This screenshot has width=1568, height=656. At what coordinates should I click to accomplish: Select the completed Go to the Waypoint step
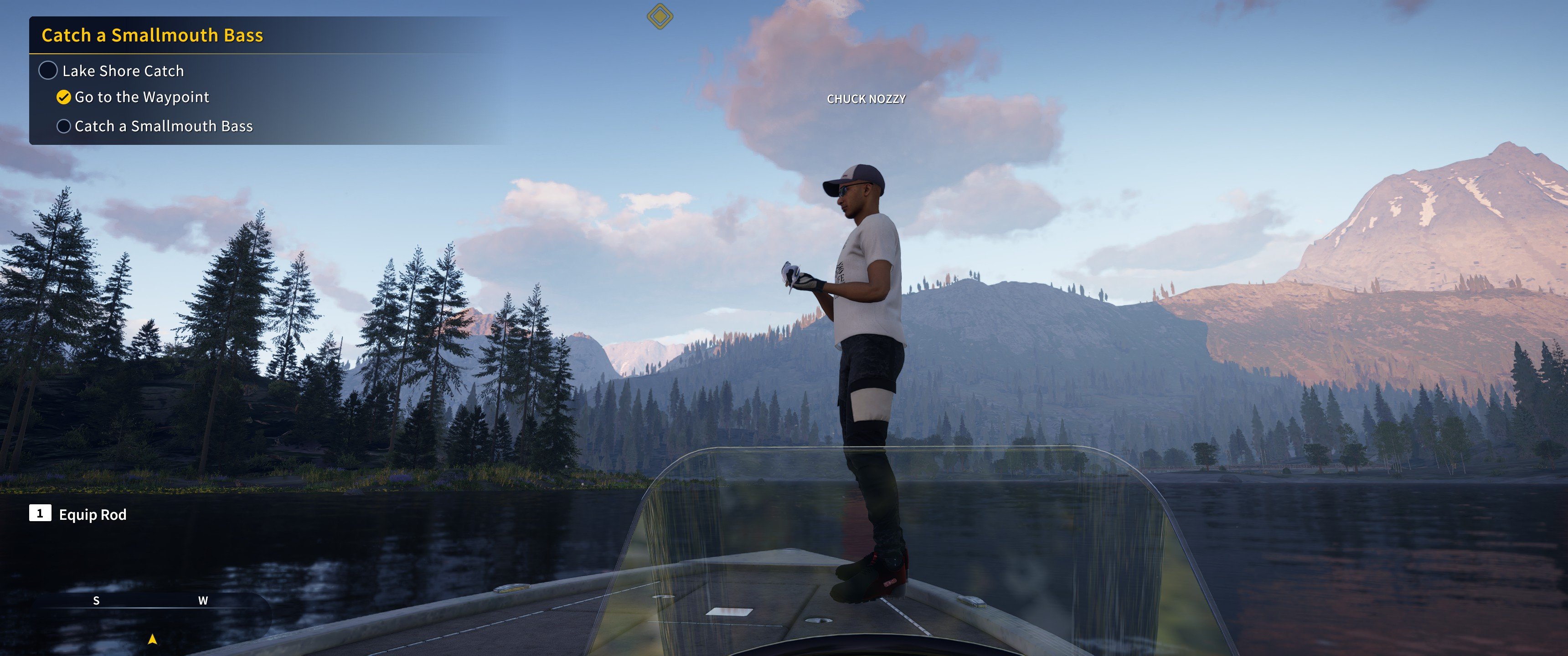coord(141,97)
